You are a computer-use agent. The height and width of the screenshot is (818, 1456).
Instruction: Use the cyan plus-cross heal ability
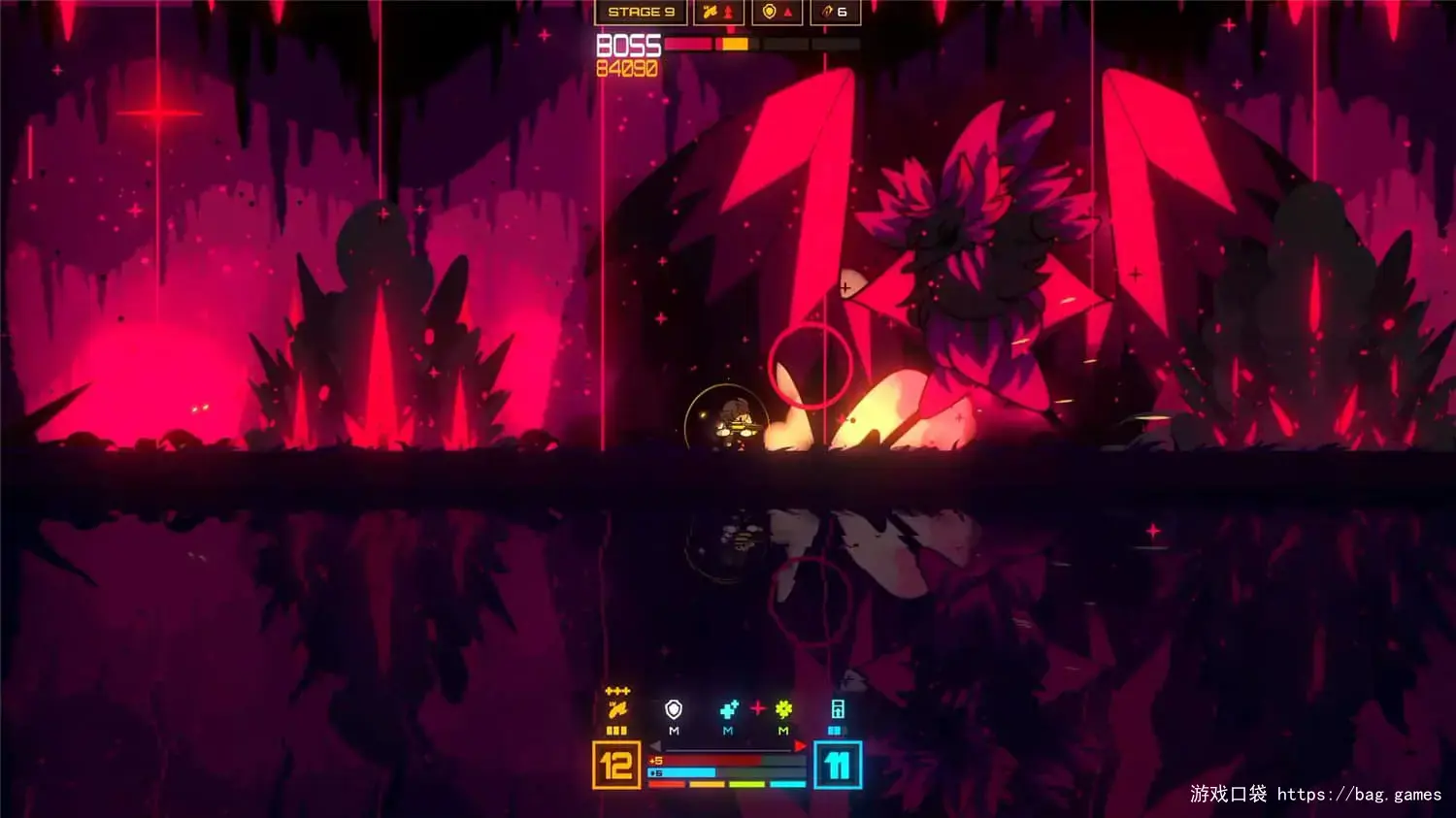[728, 710]
